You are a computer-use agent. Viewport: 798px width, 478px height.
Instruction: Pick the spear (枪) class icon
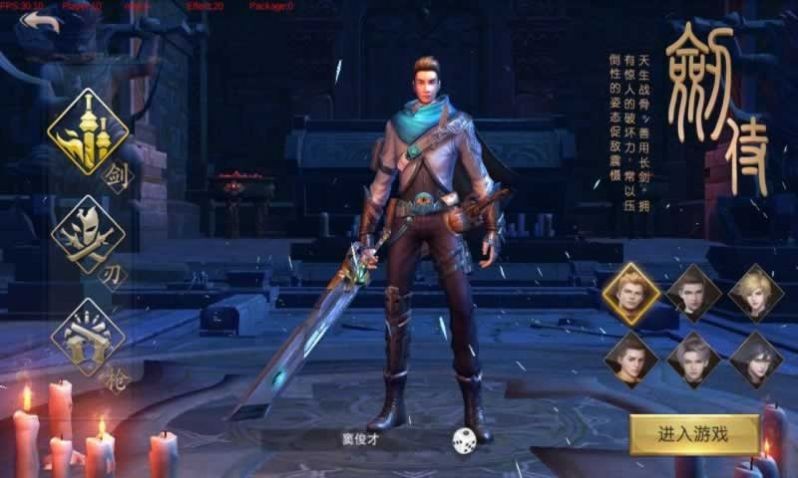click(x=88, y=337)
